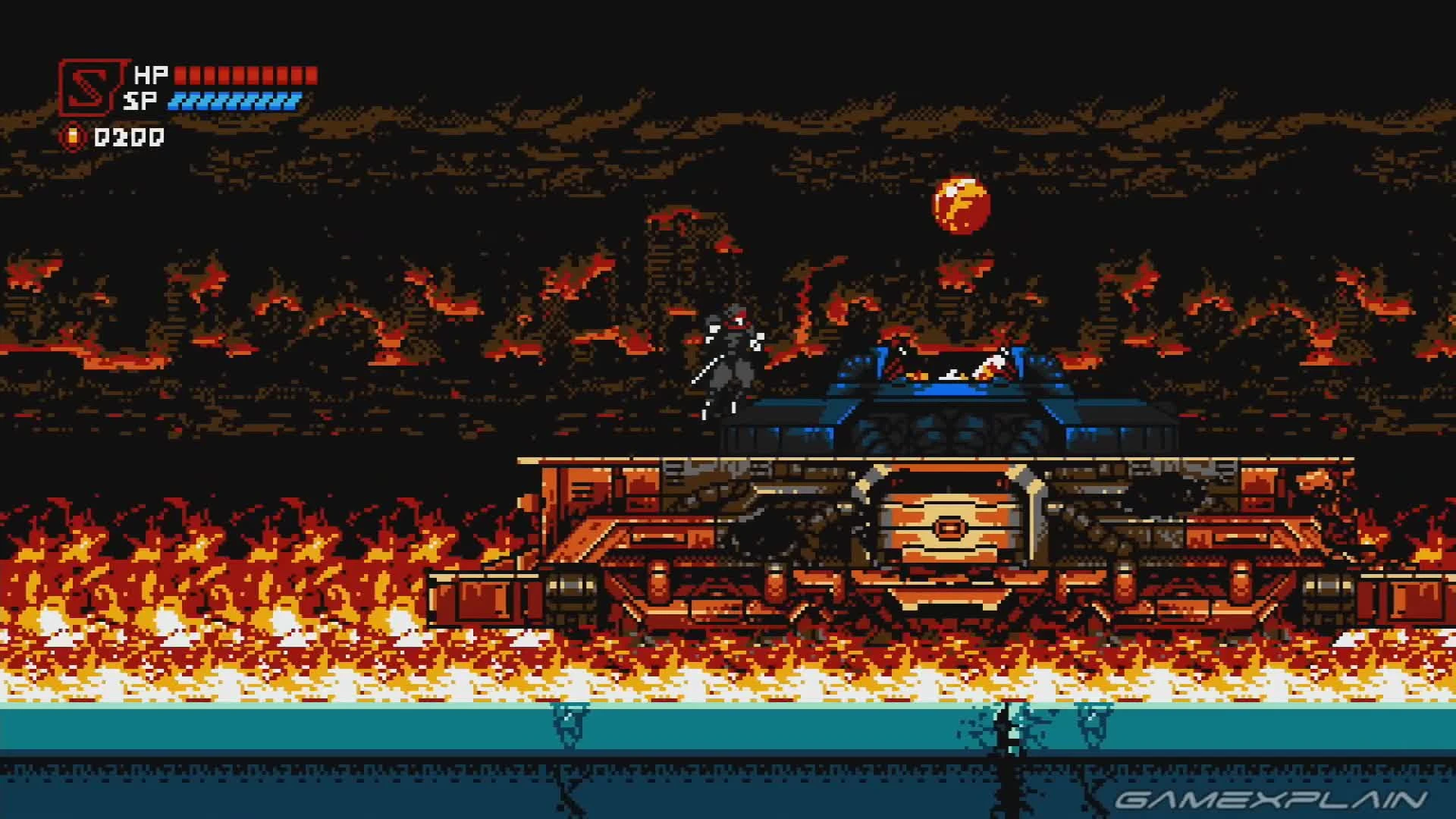Open the score counter showing 0200
The width and height of the screenshot is (1456, 819).
point(127,136)
